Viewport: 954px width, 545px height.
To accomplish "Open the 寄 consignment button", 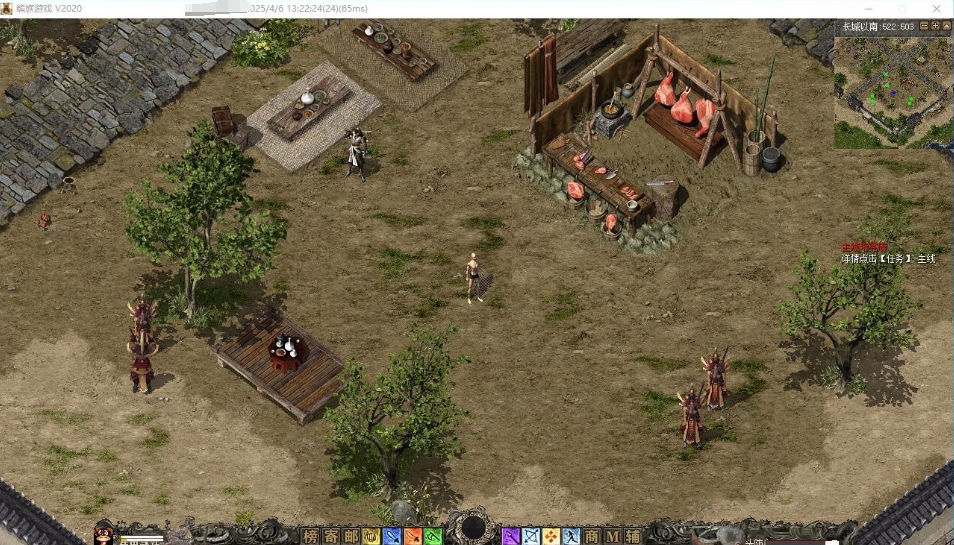I will pos(330,536).
